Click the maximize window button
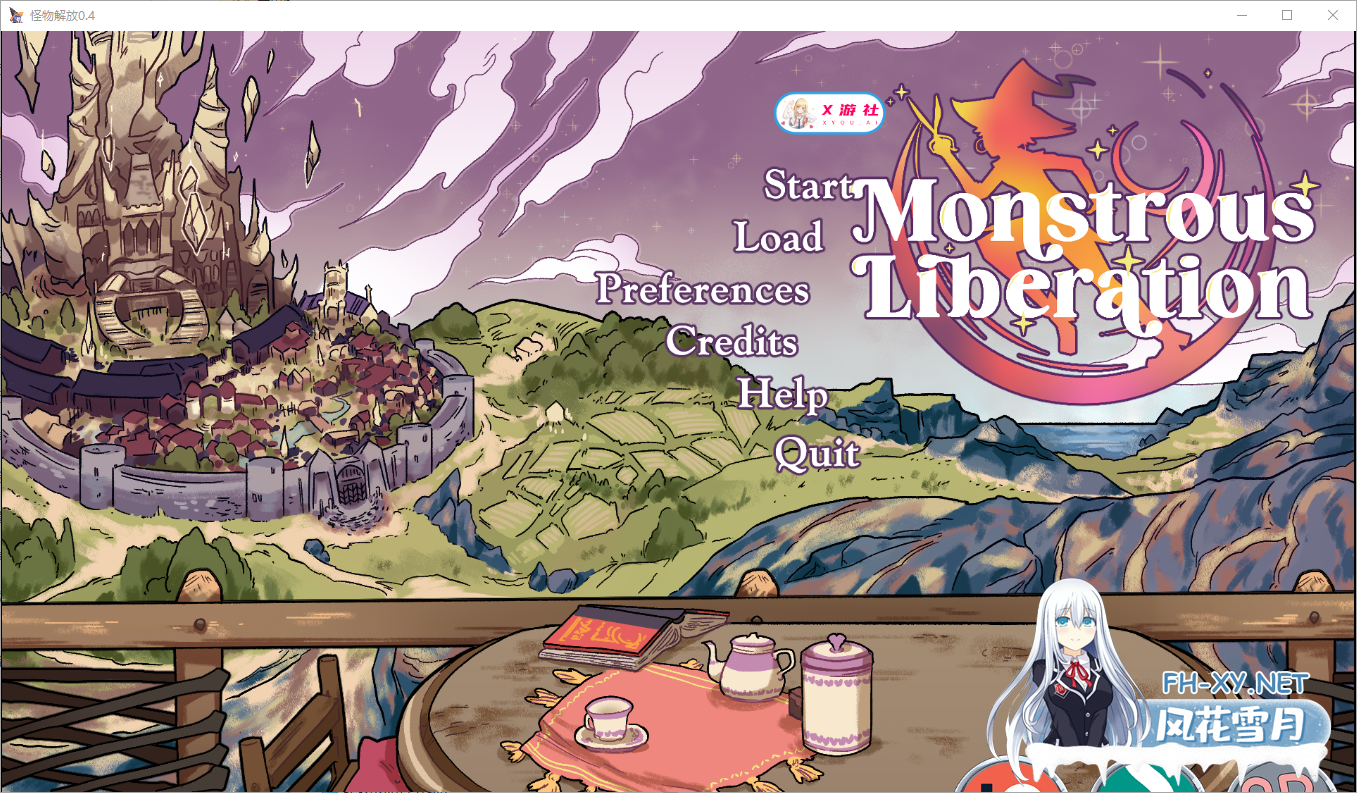Screen dimensions: 1357x793 pyautogui.click(x=1288, y=15)
